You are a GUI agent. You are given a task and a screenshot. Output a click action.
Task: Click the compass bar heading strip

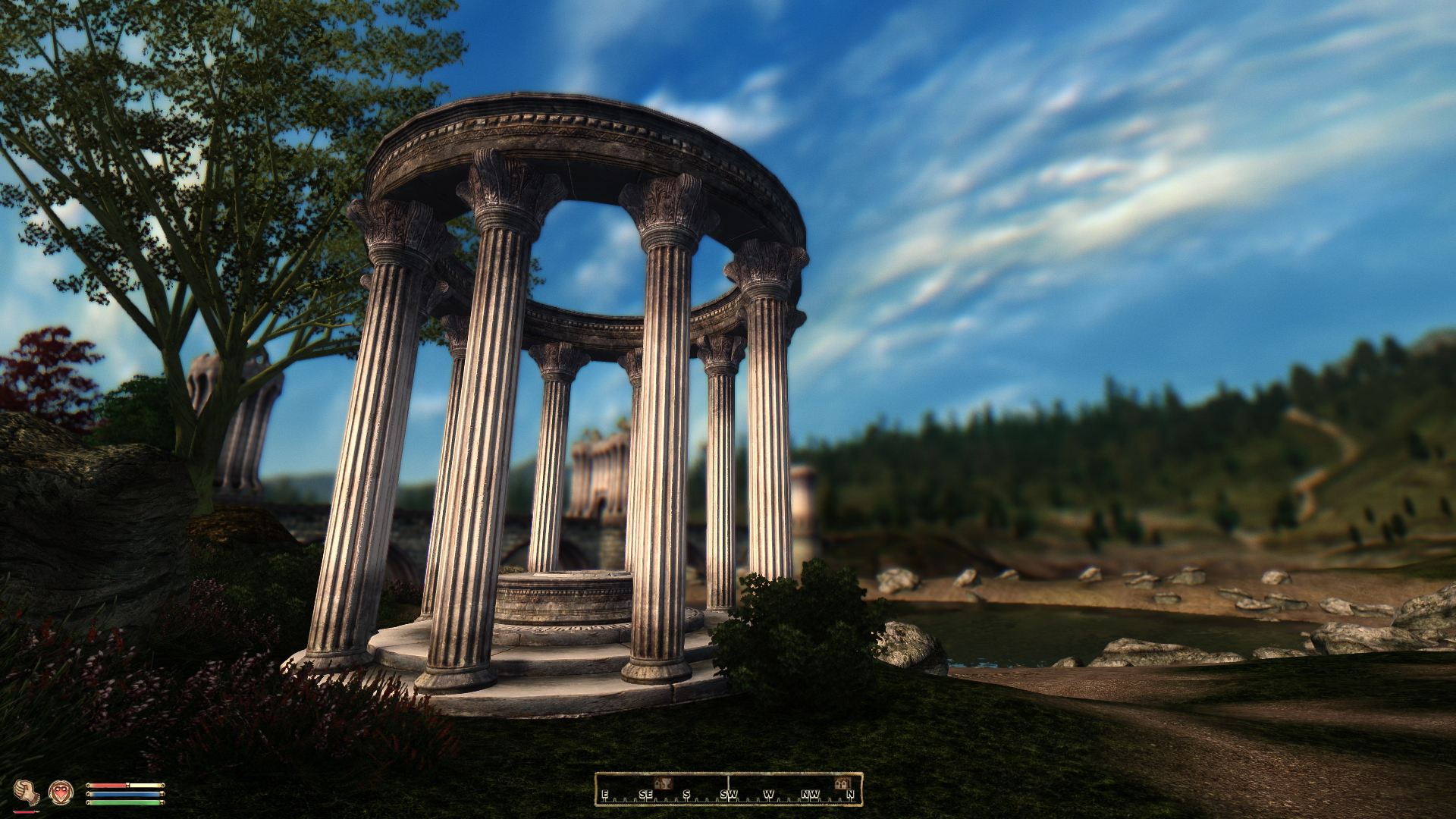(728, 789)
